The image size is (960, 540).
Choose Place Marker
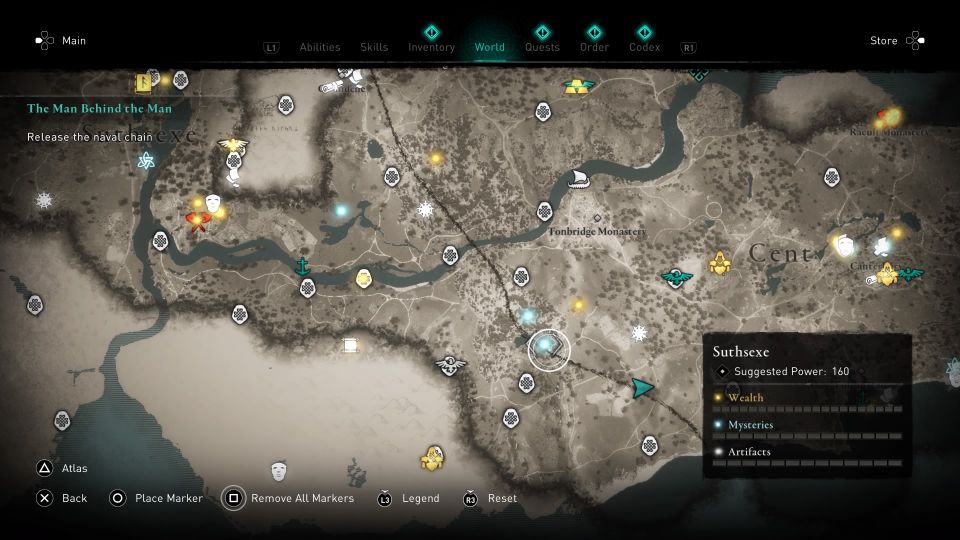168,498
